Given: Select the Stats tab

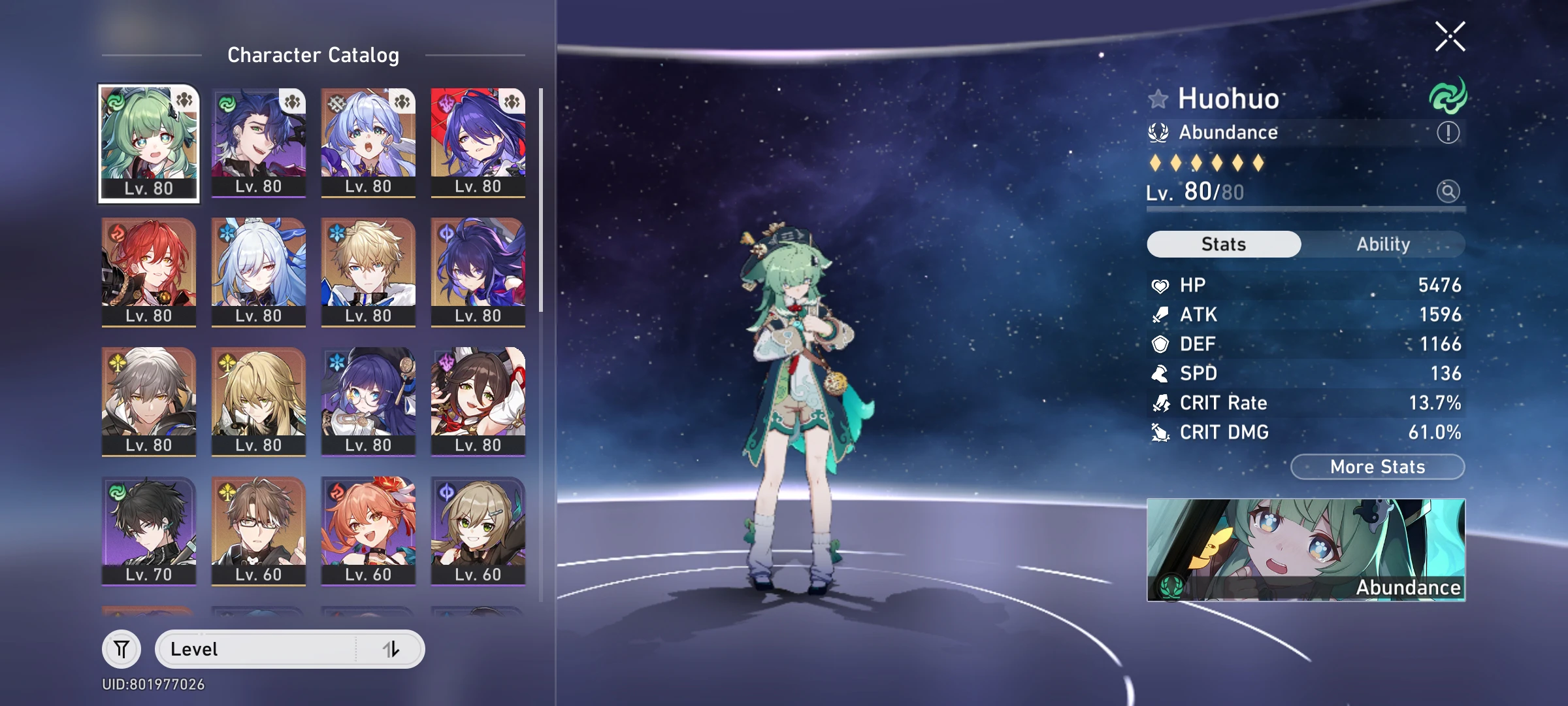Looking at the screenshot, I should (1223, 244).
